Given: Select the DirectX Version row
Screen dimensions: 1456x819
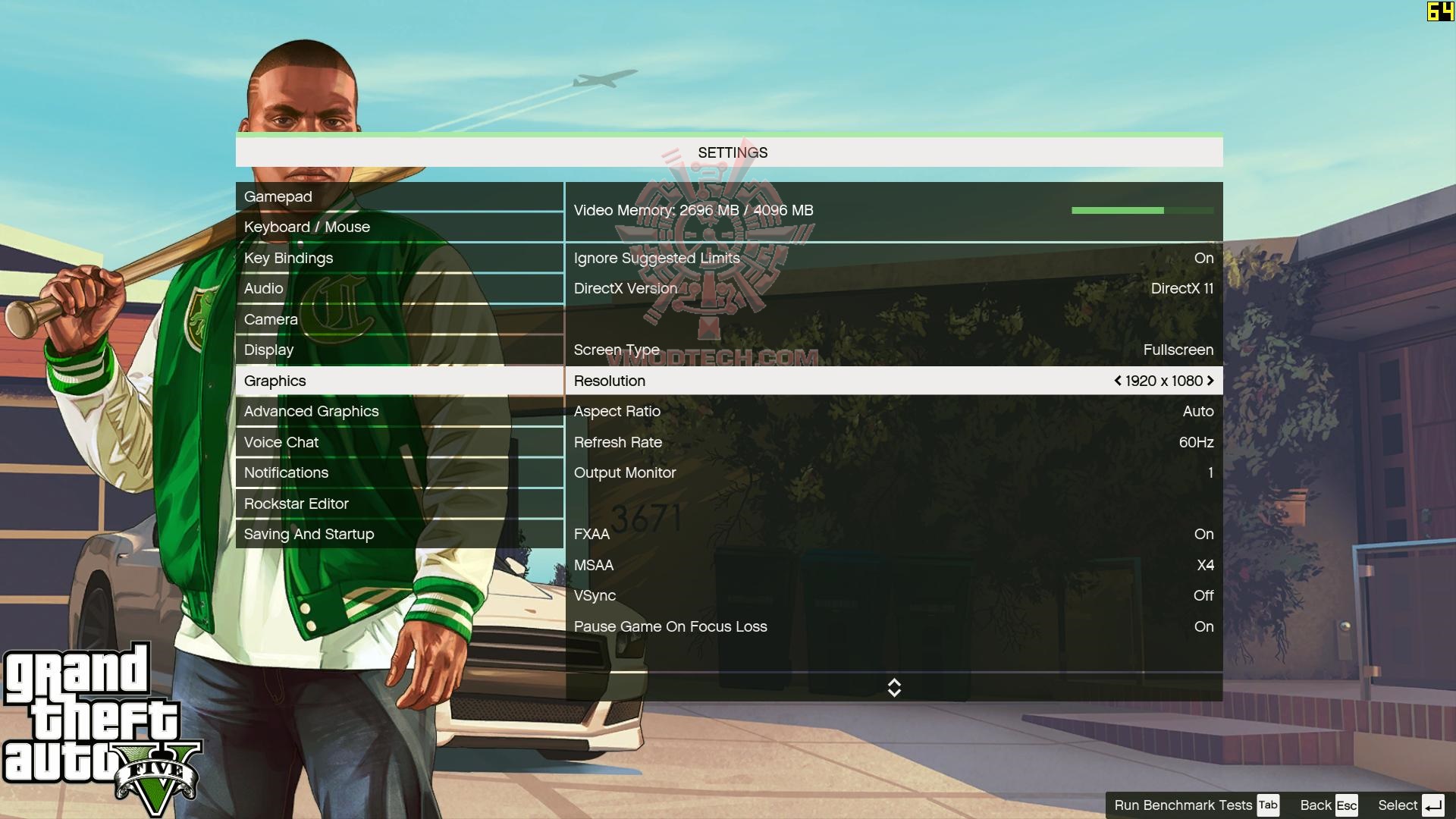Looking at the screenshot, I should coord(893,289).
